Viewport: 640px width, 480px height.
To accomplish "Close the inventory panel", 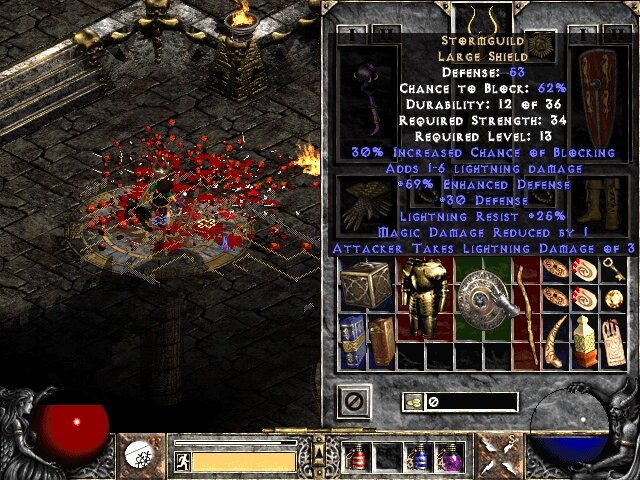I will coord(357,402).
